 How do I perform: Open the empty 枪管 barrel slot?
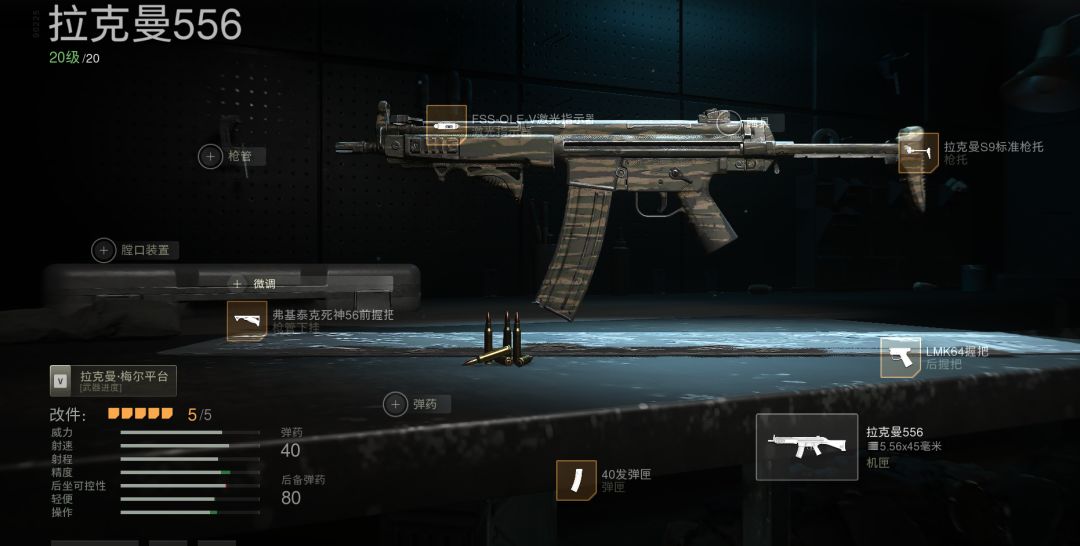pos(211,156)
